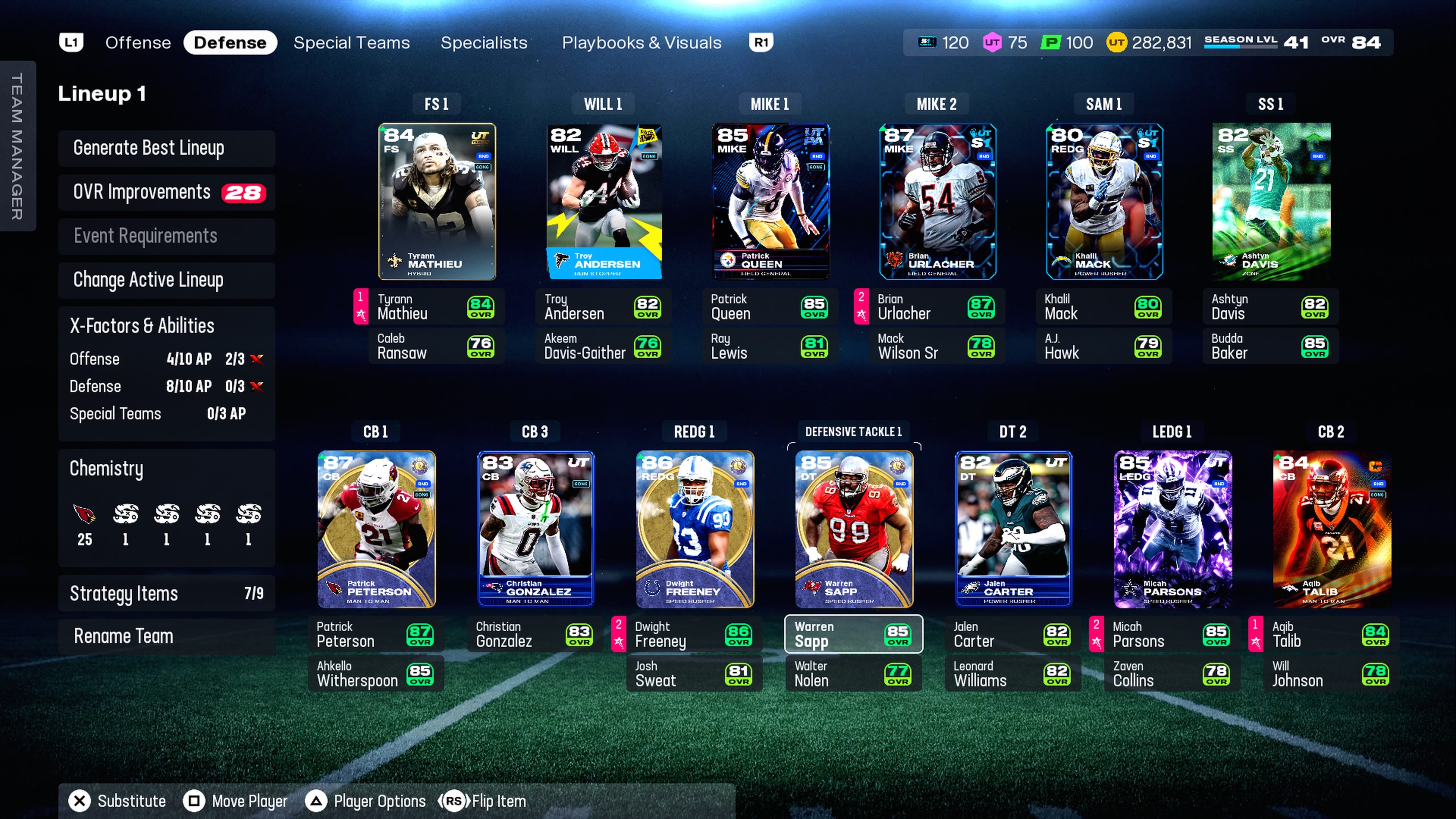1456x819 pixels.
Task: Select Generate Best Lineup
Action: coord(166,148)
